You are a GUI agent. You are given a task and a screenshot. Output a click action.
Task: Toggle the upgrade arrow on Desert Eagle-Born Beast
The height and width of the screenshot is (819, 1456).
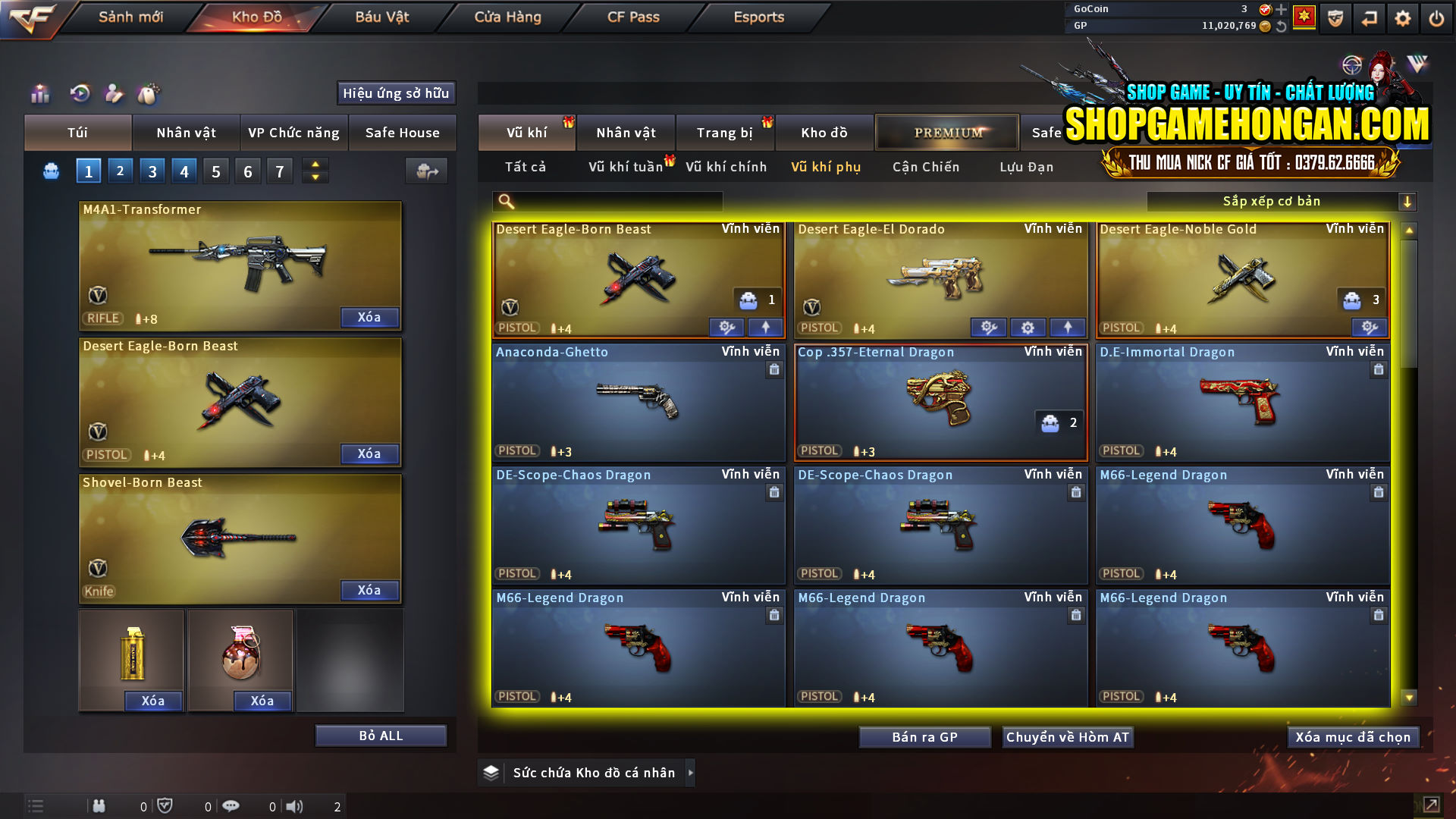[x=765, y=327]
